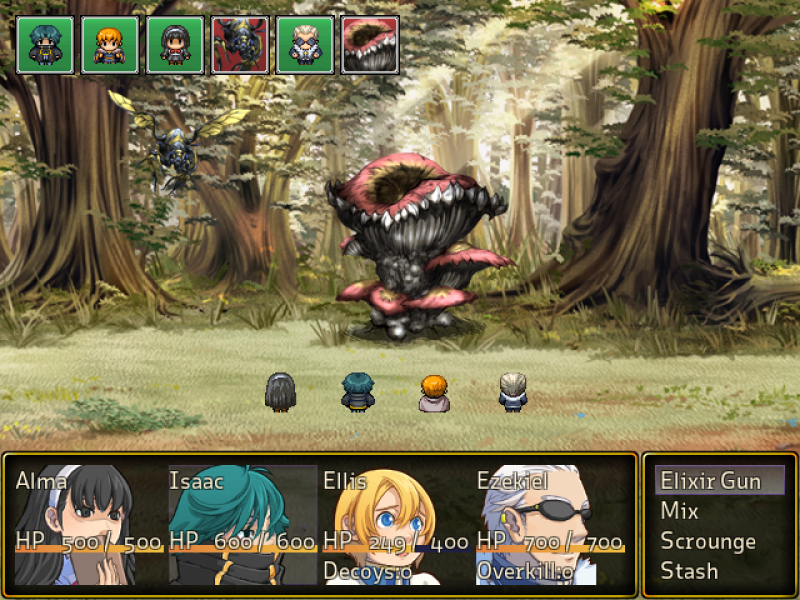
Task: Select the orange-haired Ellis turn order icon
Action: point(110,45)
